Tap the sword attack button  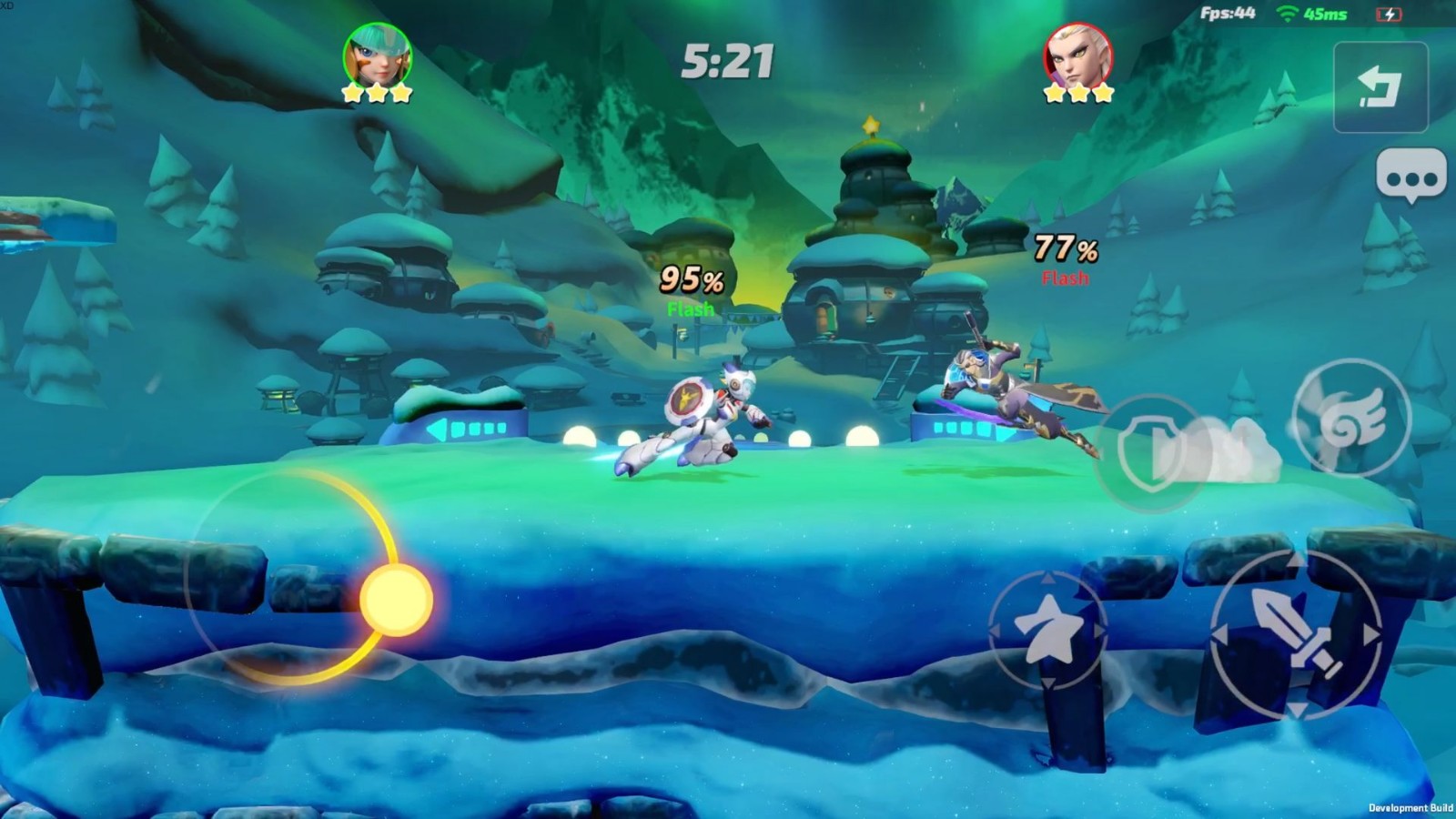point(1296,633)
